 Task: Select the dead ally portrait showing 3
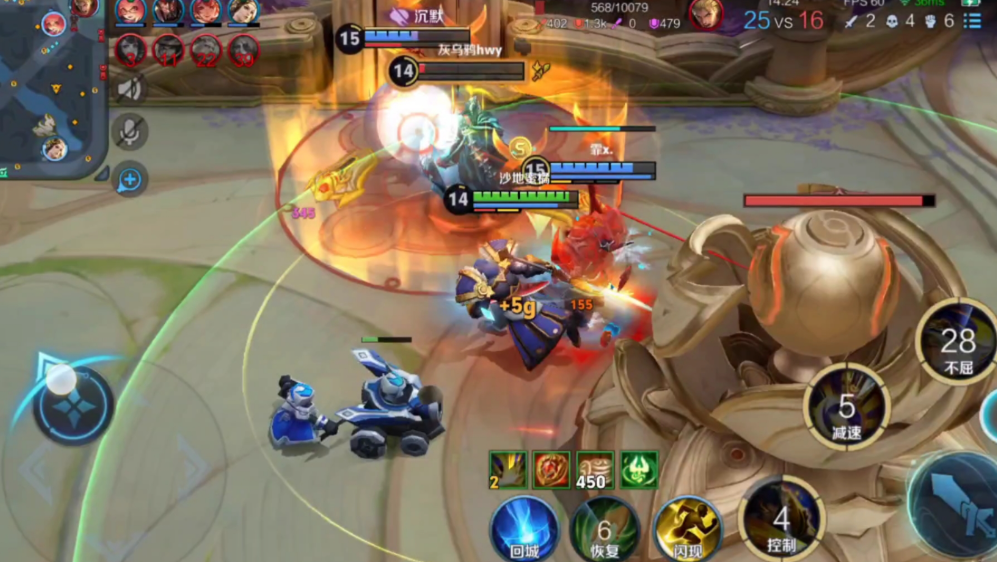pyautogui.click(x=130, y=49)
